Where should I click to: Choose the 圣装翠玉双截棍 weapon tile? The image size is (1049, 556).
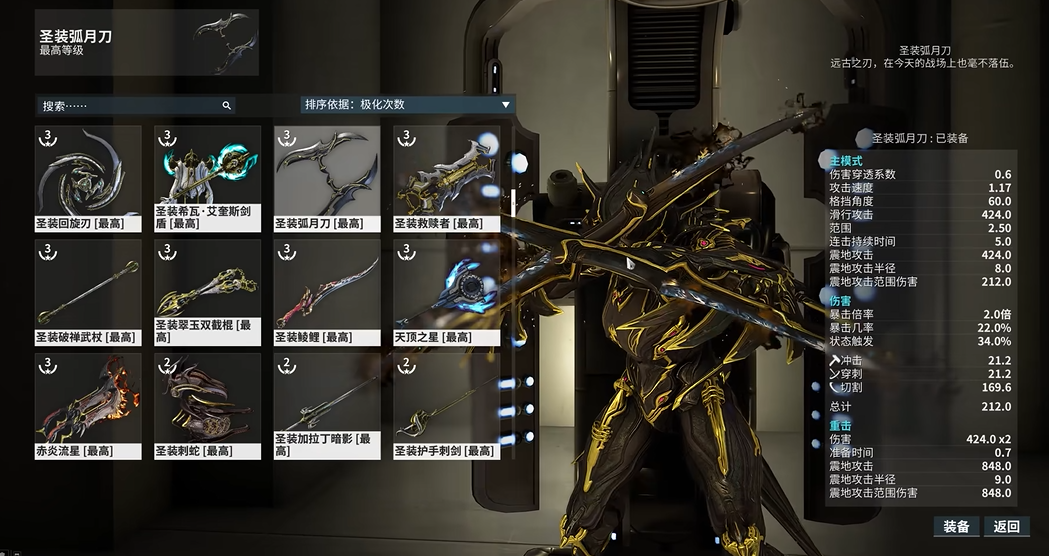click(207, 291)
